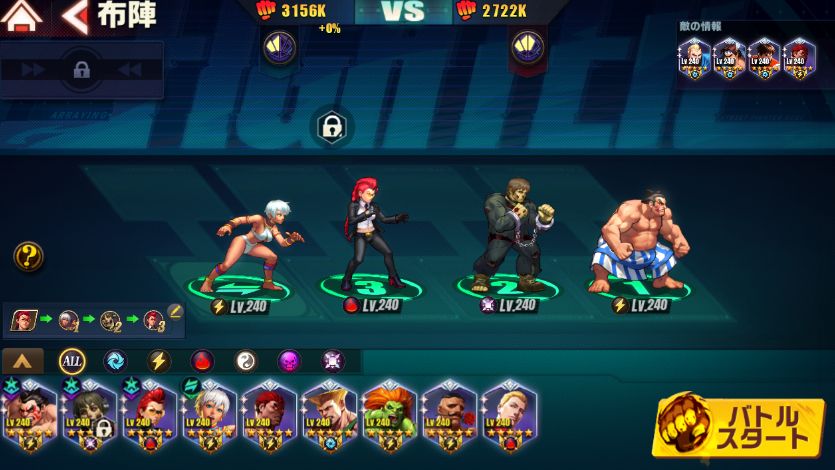
Task: Edit the skill order sequence
Action: click(175, 311)
